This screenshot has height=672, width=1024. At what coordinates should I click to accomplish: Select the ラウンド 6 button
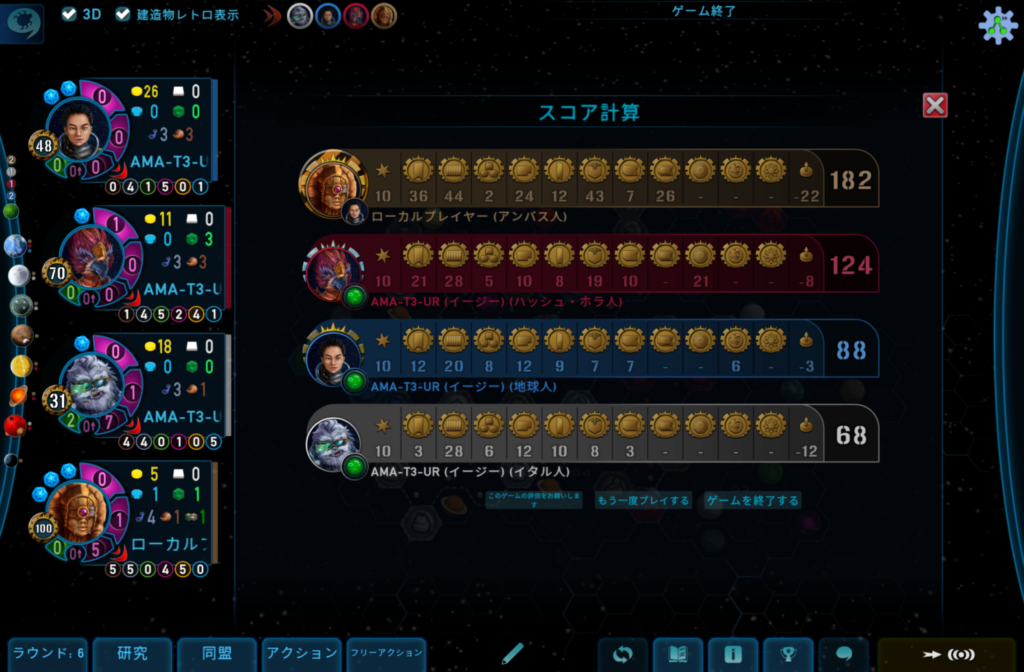coord(48,654)
